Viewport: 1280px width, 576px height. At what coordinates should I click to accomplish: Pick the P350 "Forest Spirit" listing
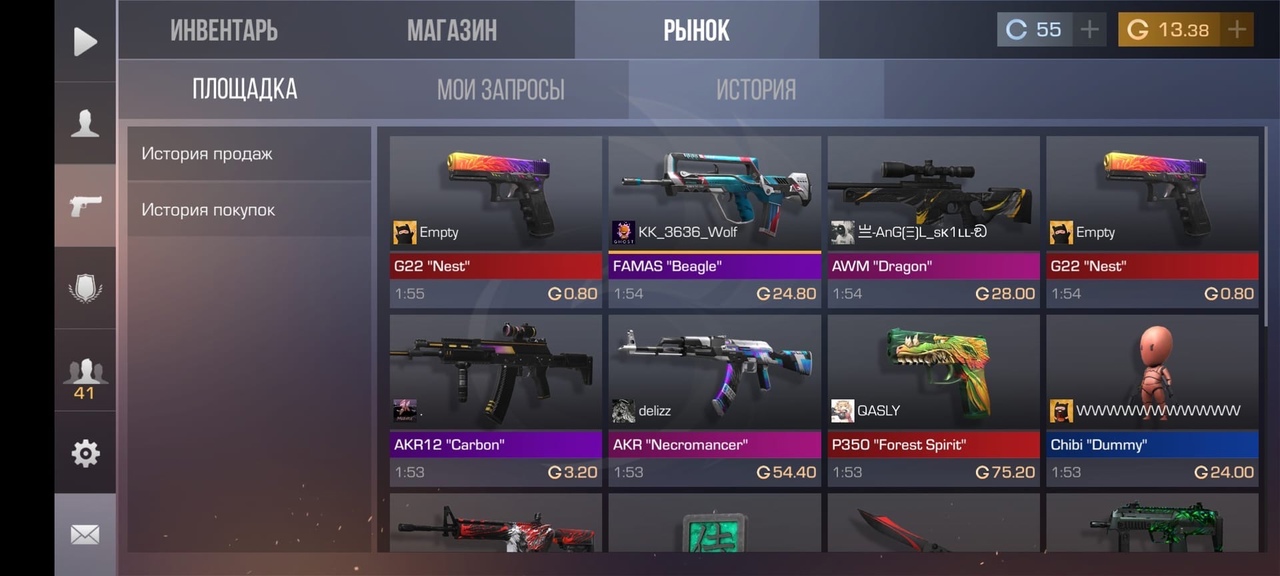[x=933, y=400]
